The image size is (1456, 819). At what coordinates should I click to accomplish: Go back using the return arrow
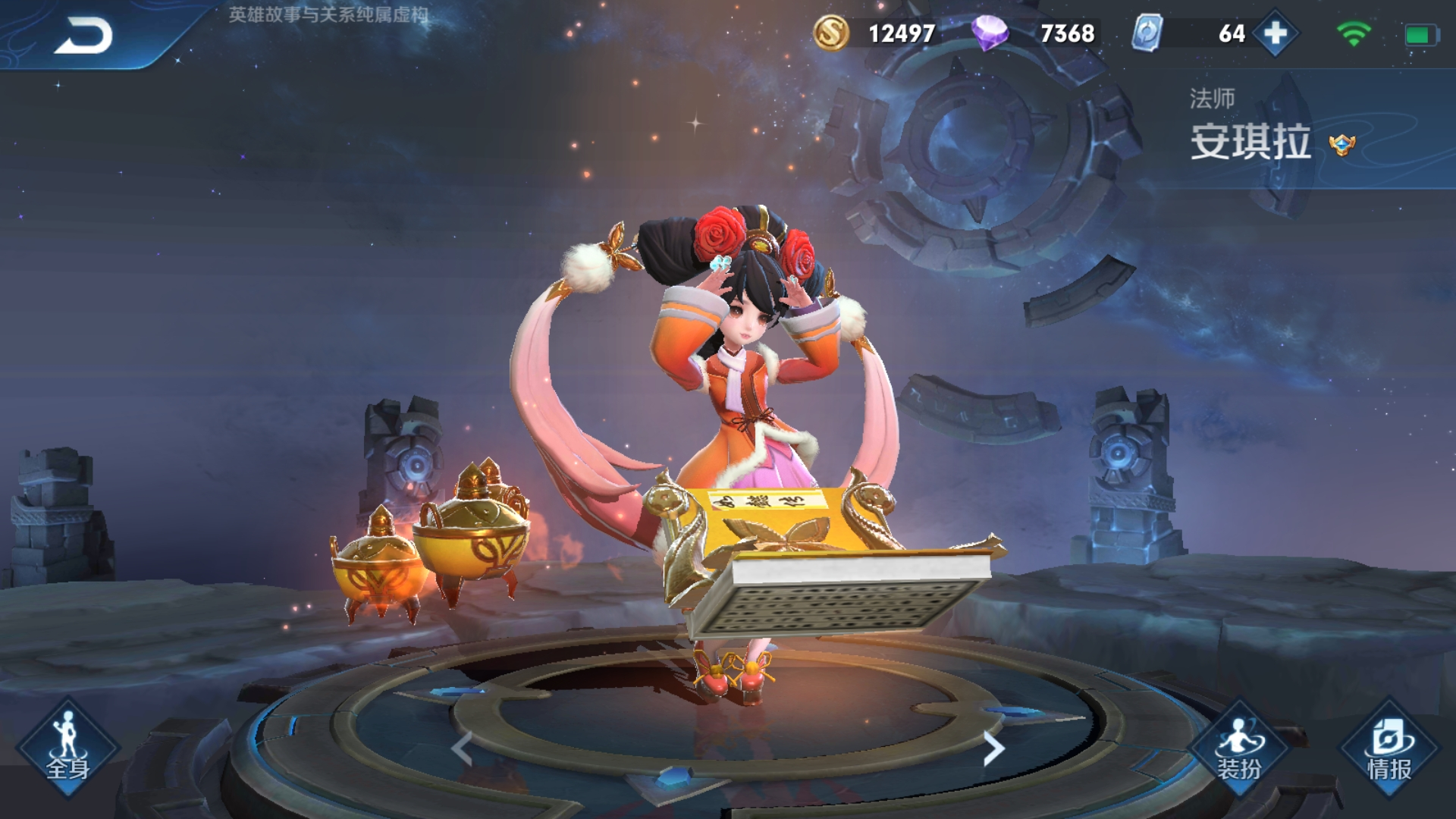pos(83,36)
